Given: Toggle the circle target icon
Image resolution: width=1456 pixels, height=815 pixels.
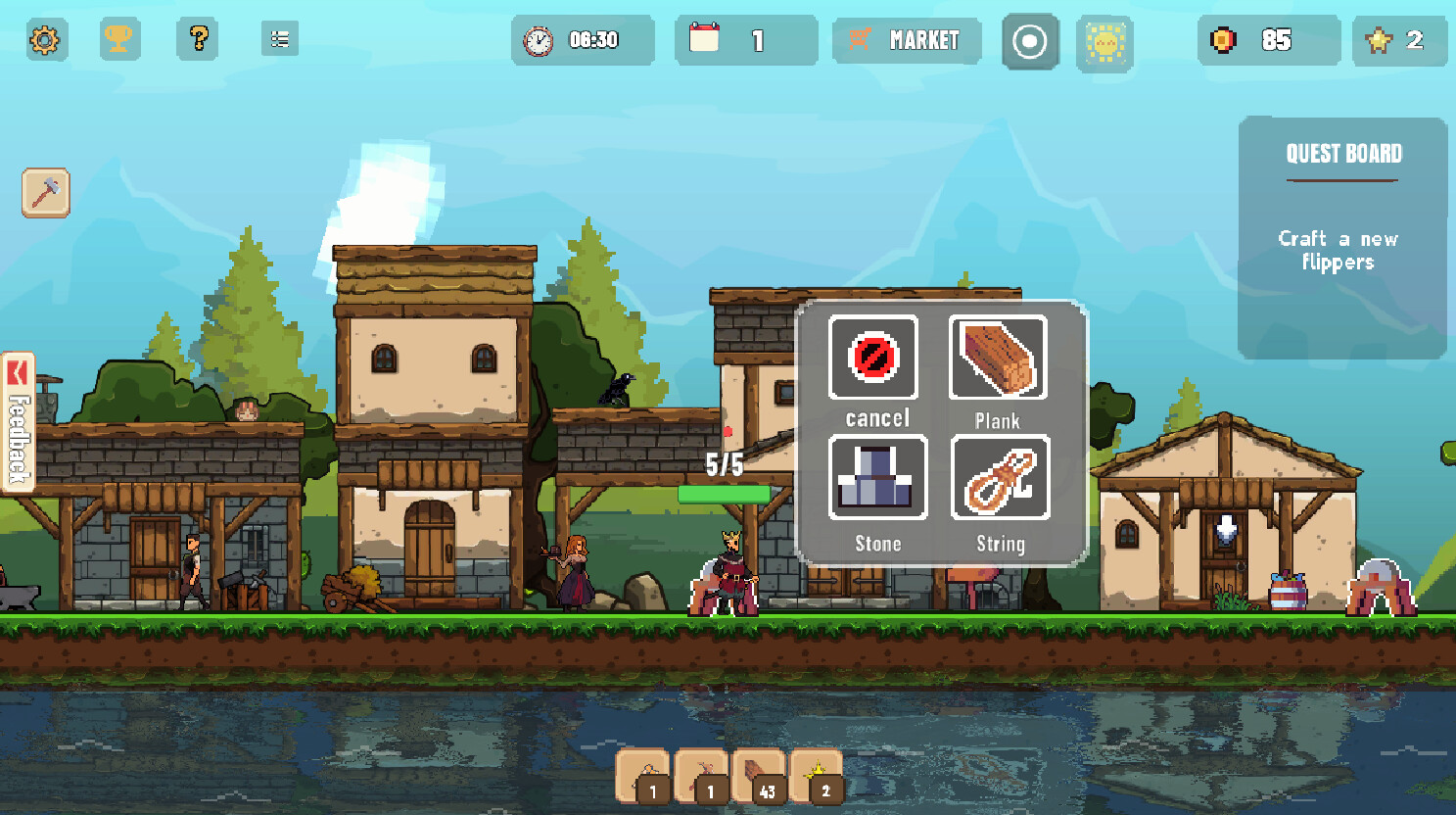Looking at the screenshot, I should coord(1029,41).
